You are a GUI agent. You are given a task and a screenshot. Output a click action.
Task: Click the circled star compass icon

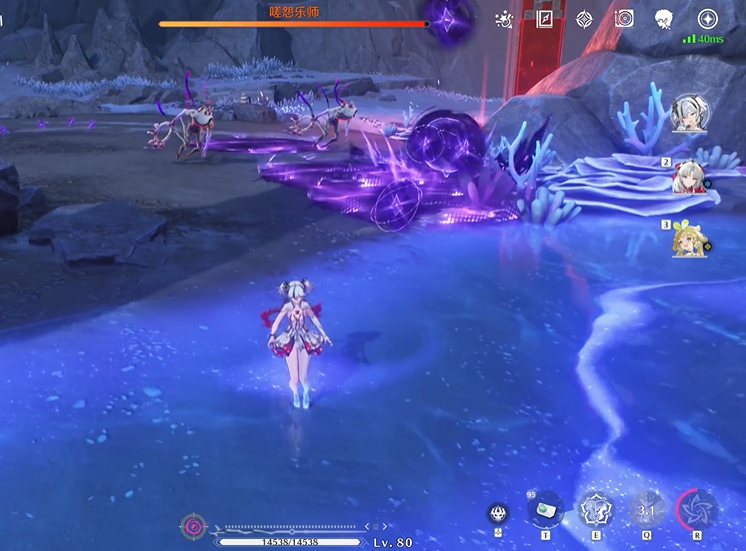[707, 19]
